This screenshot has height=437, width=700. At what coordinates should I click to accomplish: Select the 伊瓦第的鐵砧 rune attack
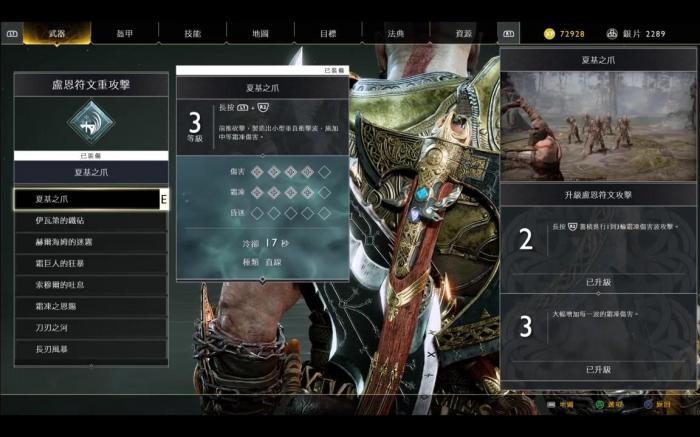tap(91, 220)
